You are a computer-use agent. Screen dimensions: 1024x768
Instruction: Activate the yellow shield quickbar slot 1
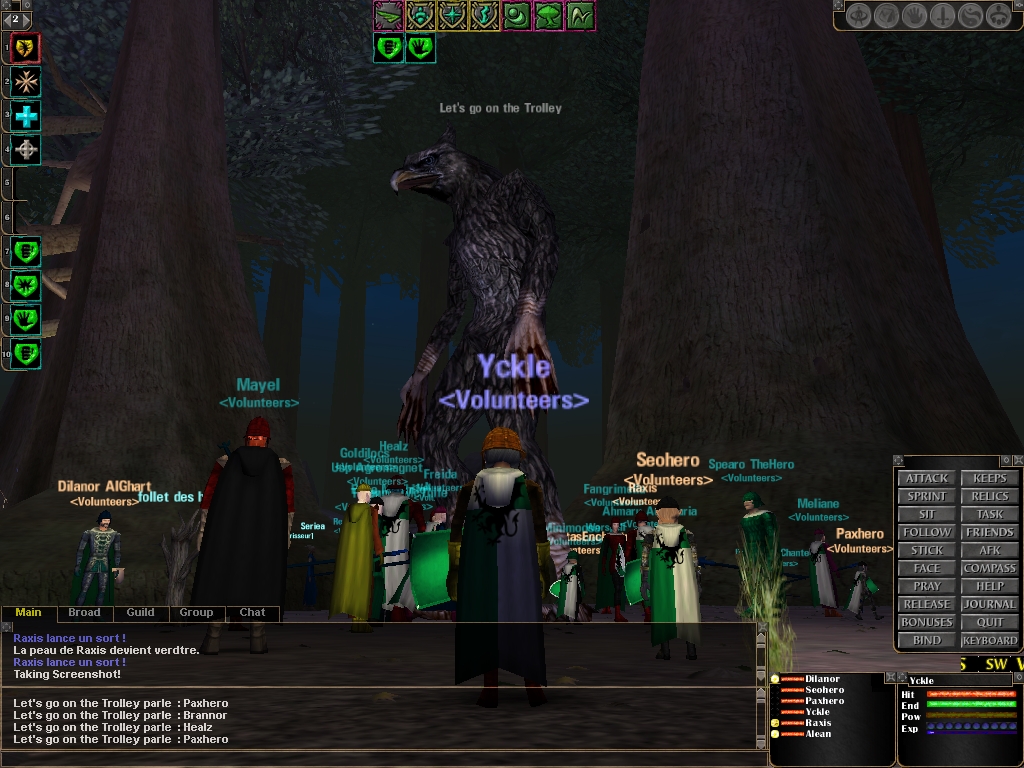pos(26,46)
